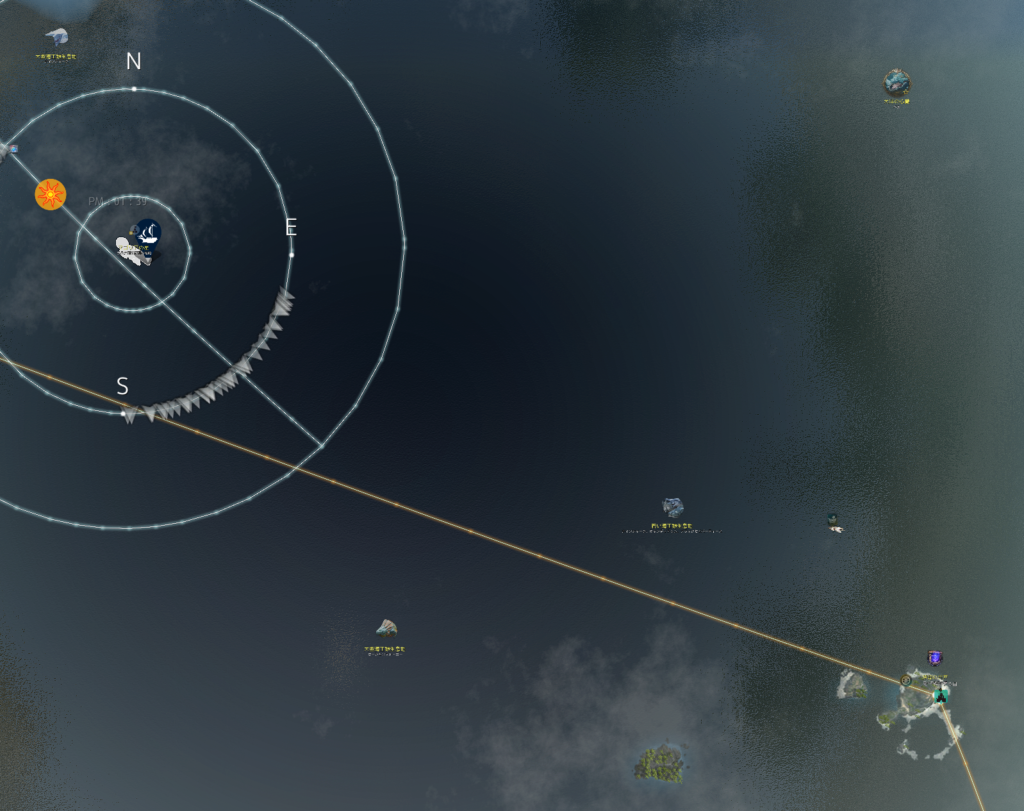
Task: Select the purple shield marker near the island
Action: [935, 657]
